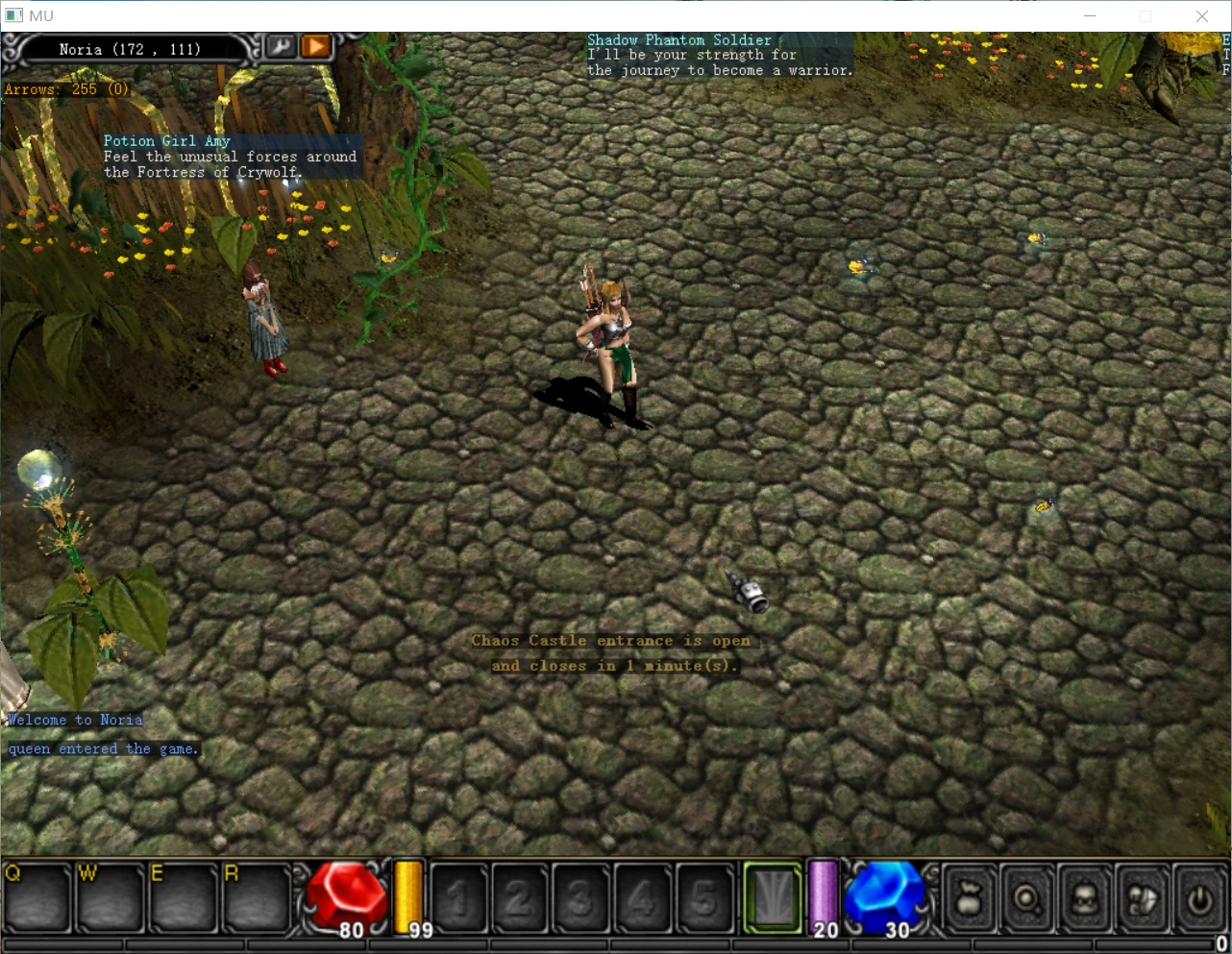Image resolution: width=1232 pixels, height=954 pixels.
Task: Open the inventory bag icon
Action: click(x=969, y=899)
